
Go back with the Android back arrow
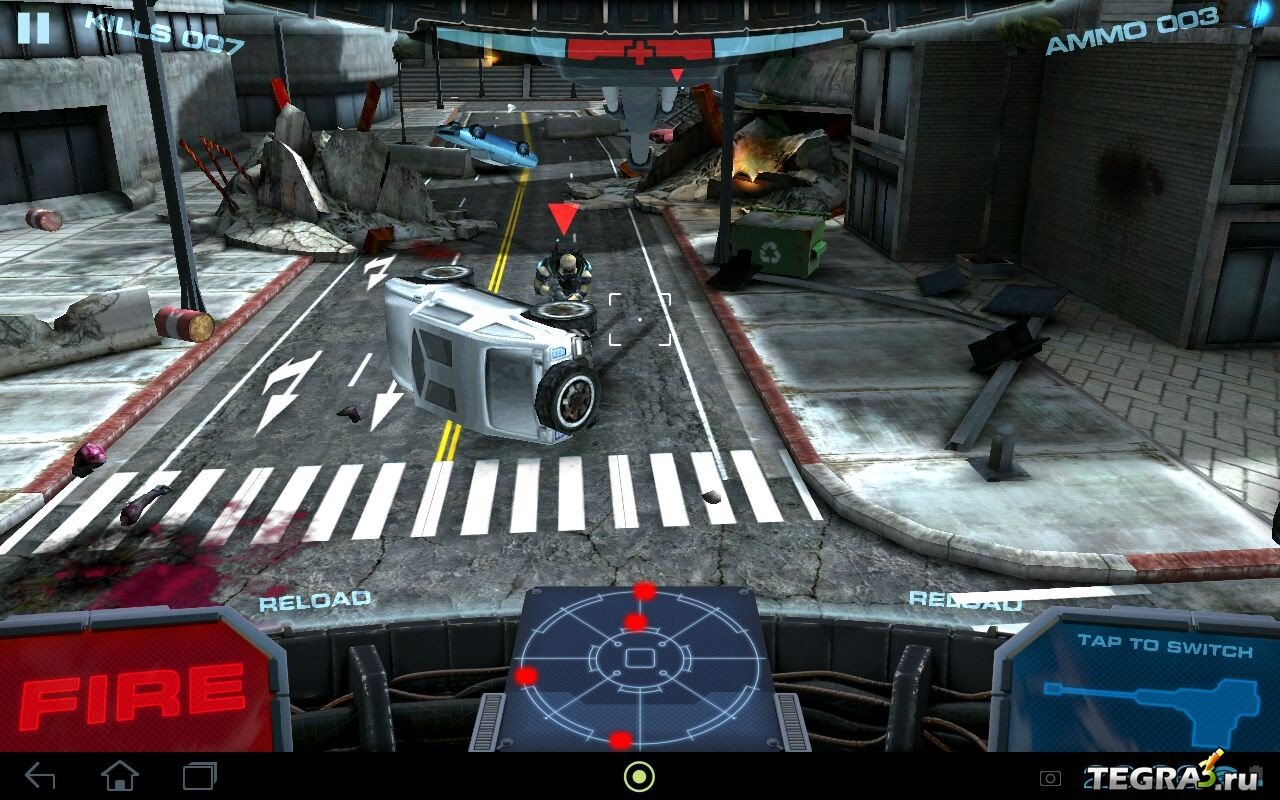click(x=40, y=776)
